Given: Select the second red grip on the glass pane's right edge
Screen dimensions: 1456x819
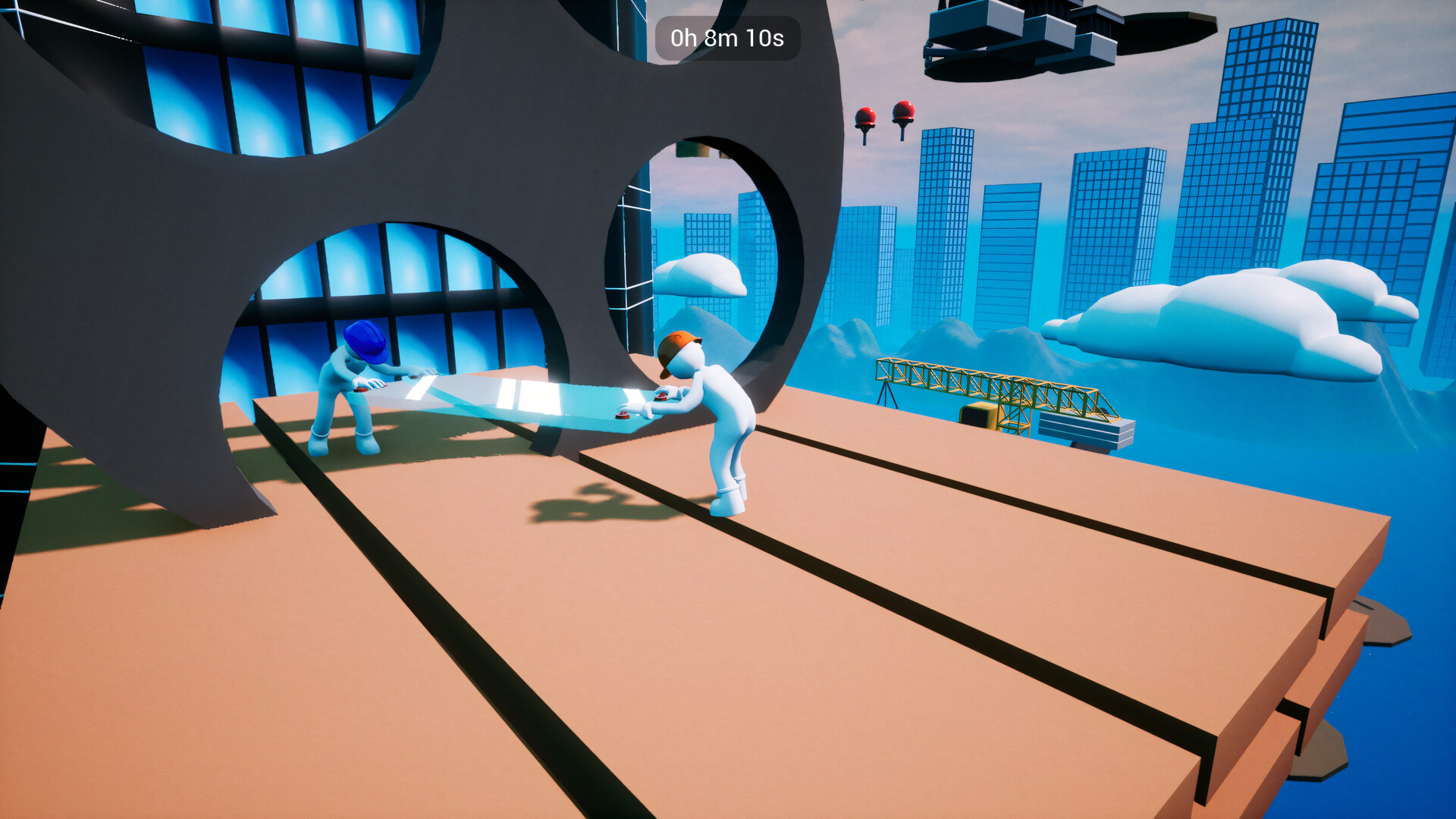Looking at the screenshot, I should (622, 415).
